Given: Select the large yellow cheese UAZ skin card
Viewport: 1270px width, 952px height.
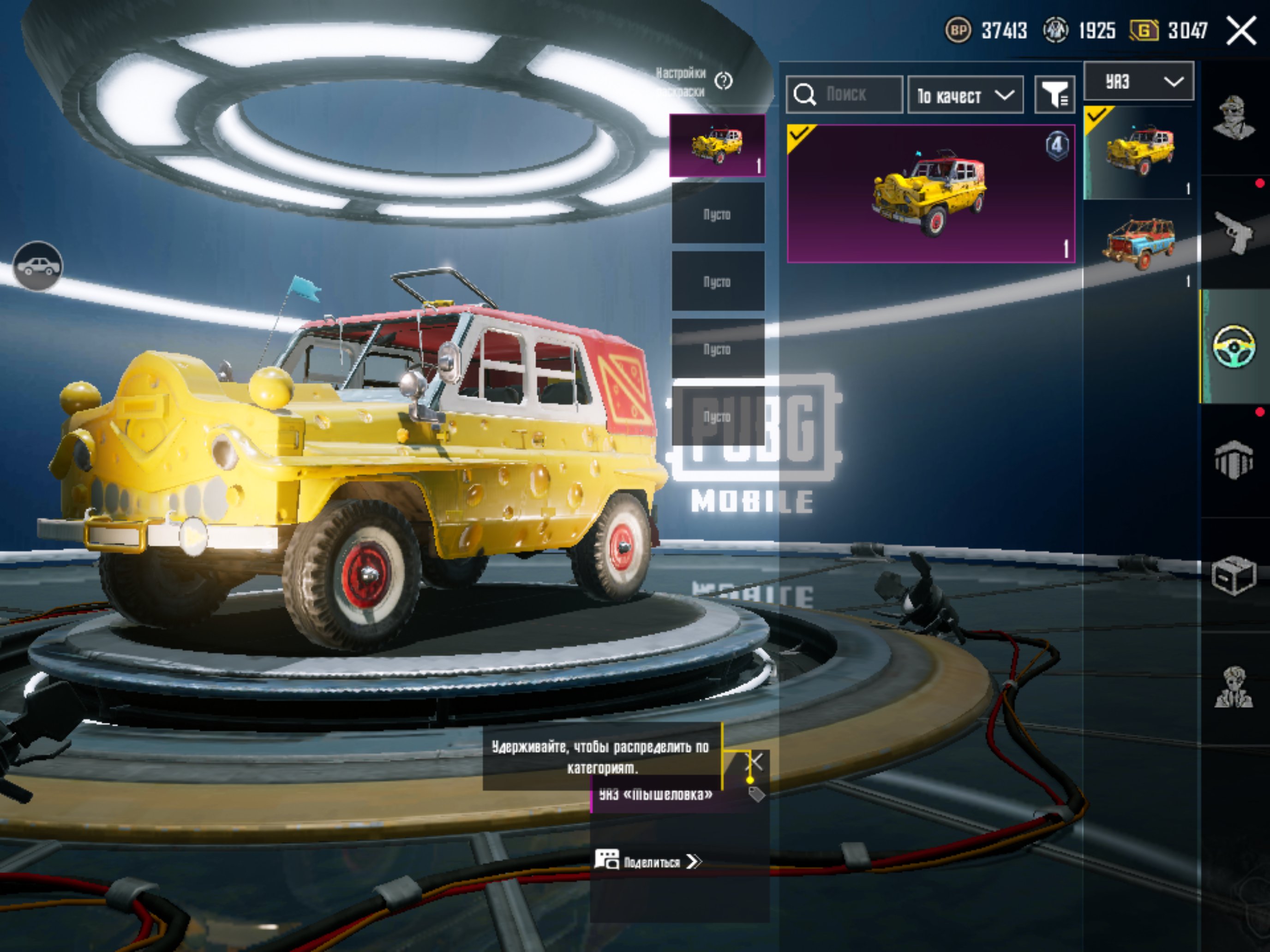Looking at the screenshot, I should (x=930, y=193).
